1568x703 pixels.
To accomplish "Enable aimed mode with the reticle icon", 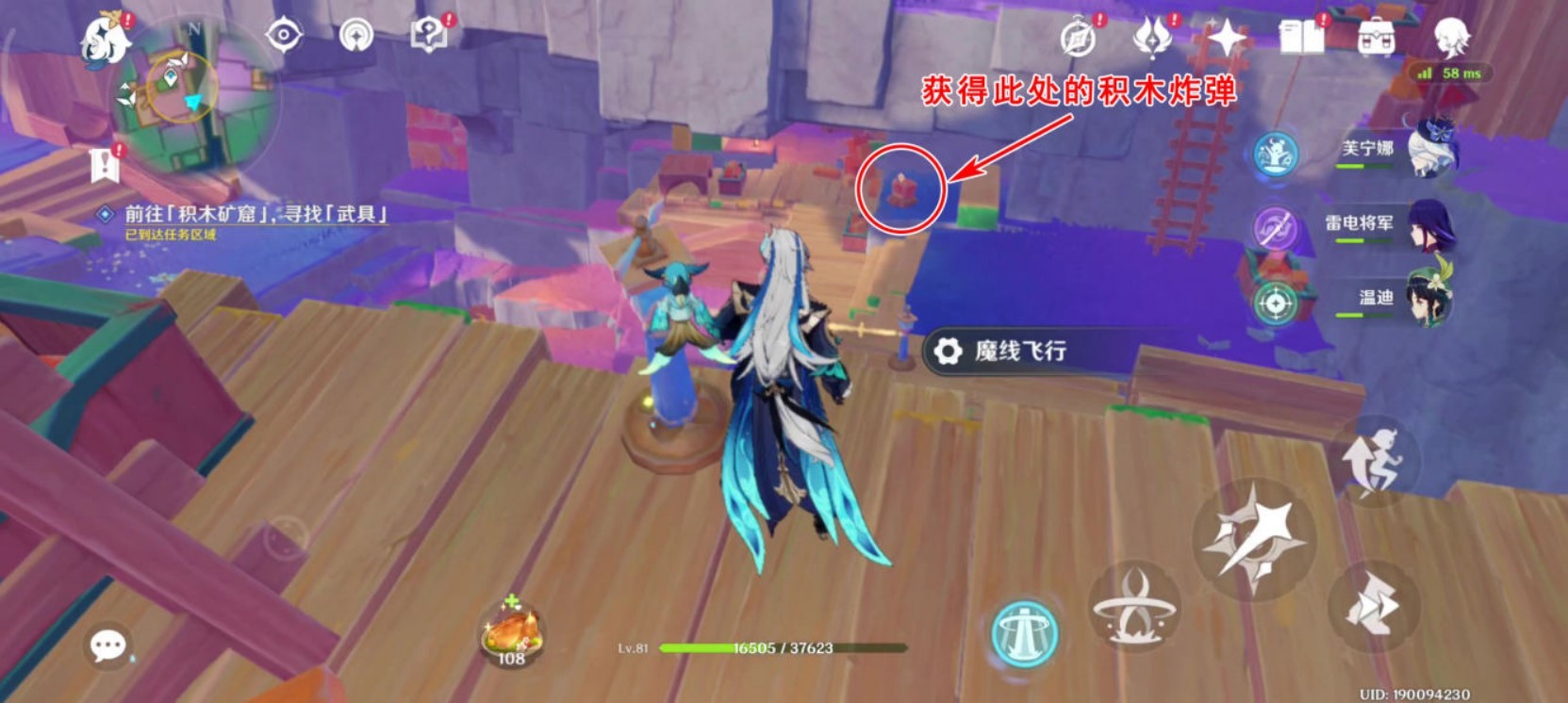I will tap(1278, 302).
